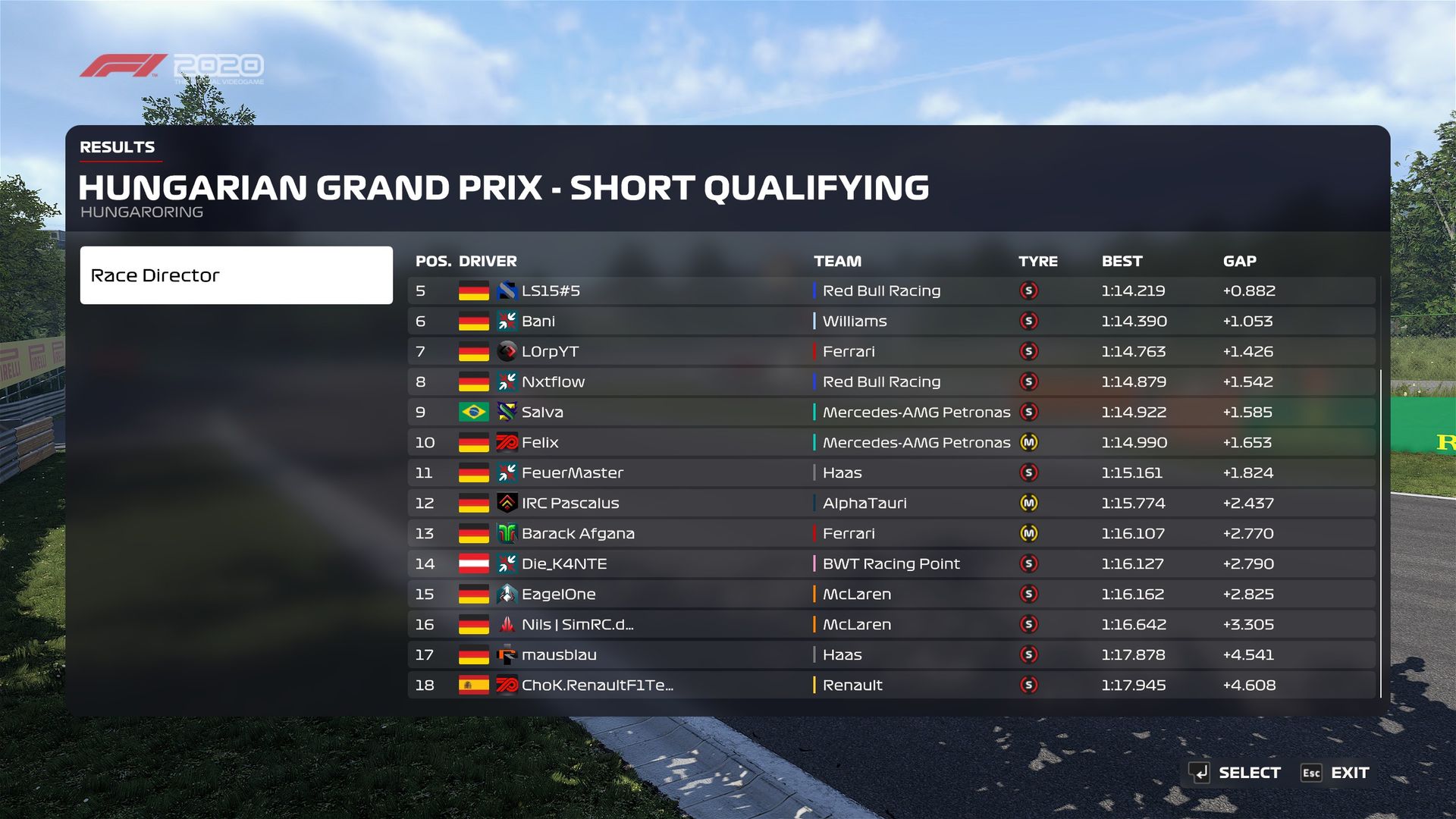Select FeuerMaster's Haas row
The image size is (1456, 819).
tap(890, 472)
